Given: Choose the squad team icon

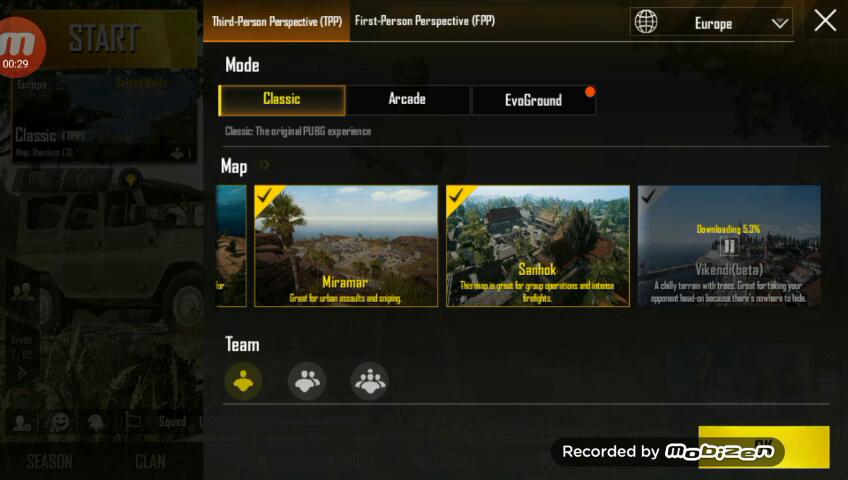Looking at the screenshot, I should (369, 380).
